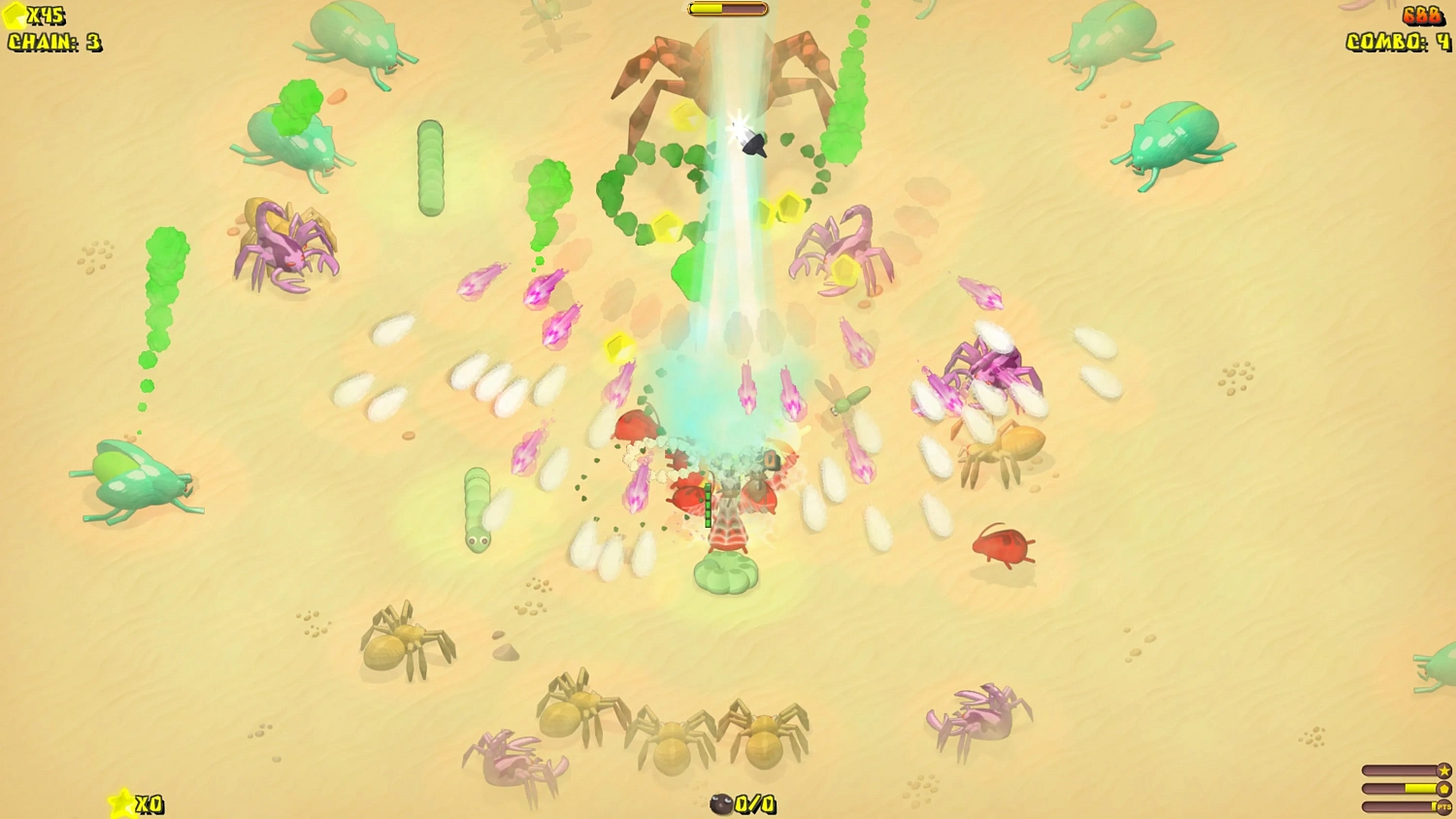Image resolution: width=1456 pixels, height=819 pixels.
Task: Click the yellow-filled middle bar at bottom right
Action: (1422, 788)
